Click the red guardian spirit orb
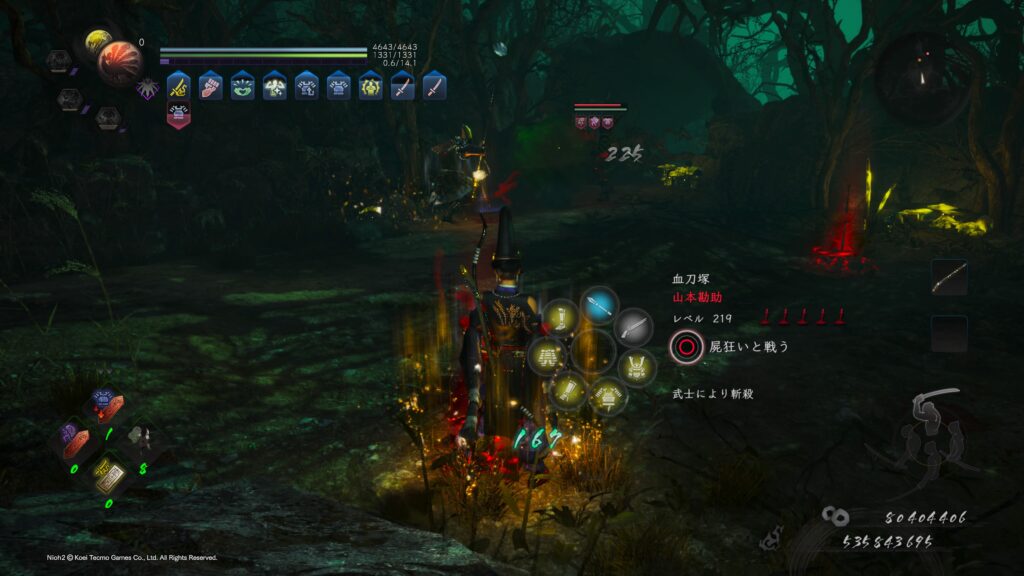1024x576 pixels. coord(119,62)
